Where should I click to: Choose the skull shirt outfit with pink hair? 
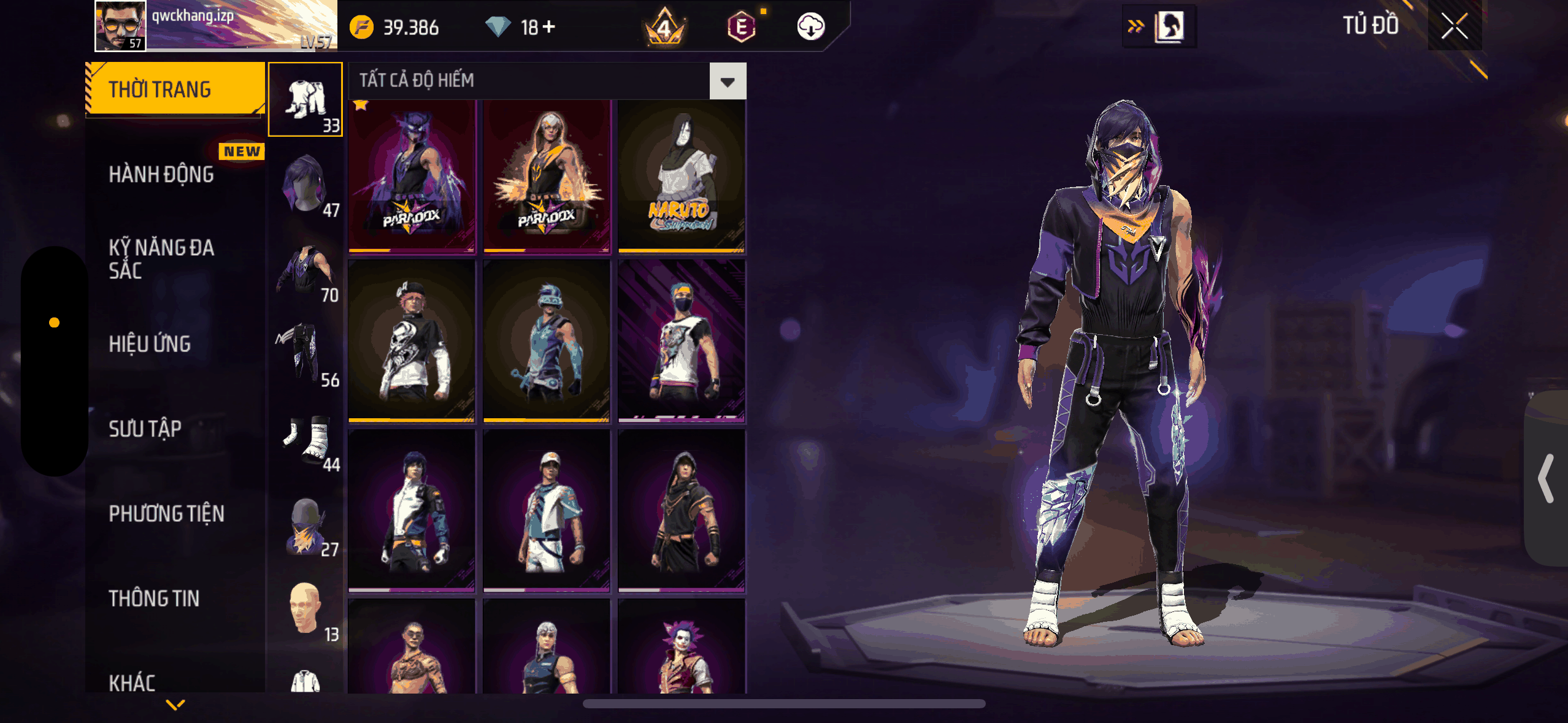[x=412, y=341]
